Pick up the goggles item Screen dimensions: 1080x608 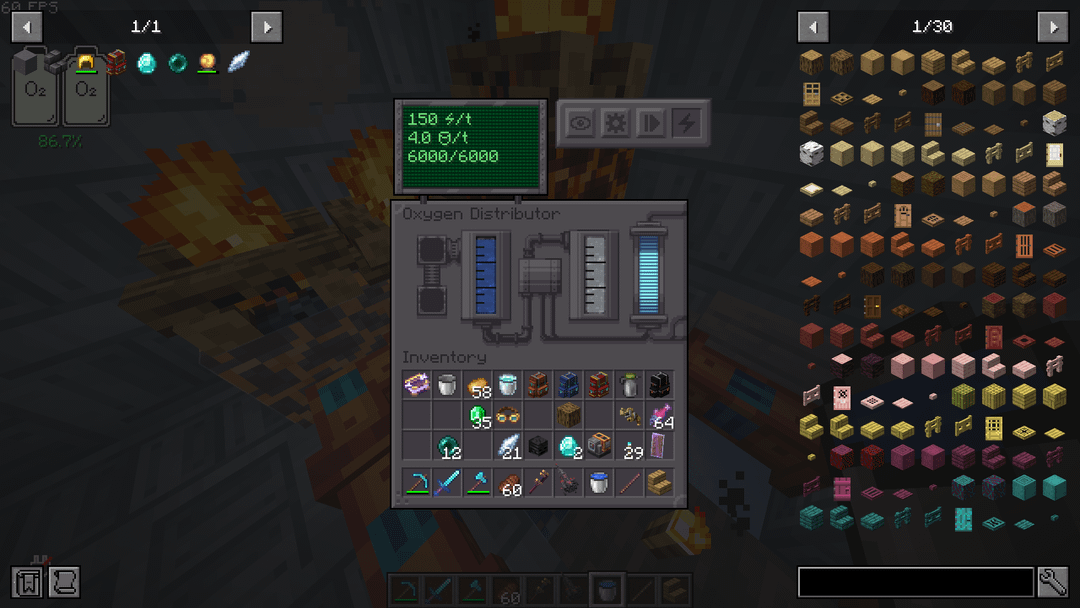[x=509, y=415]
